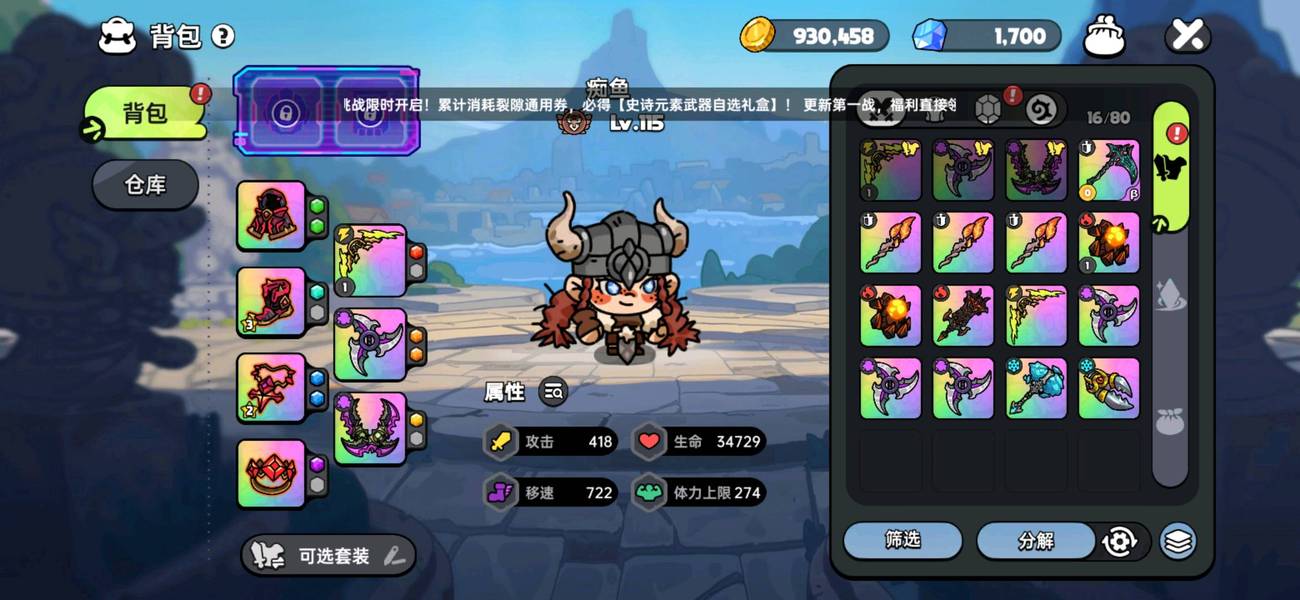The image size is (1300, 600).
Task: Choose the spiked dark fire club item
Action: (x=963, y=315)
